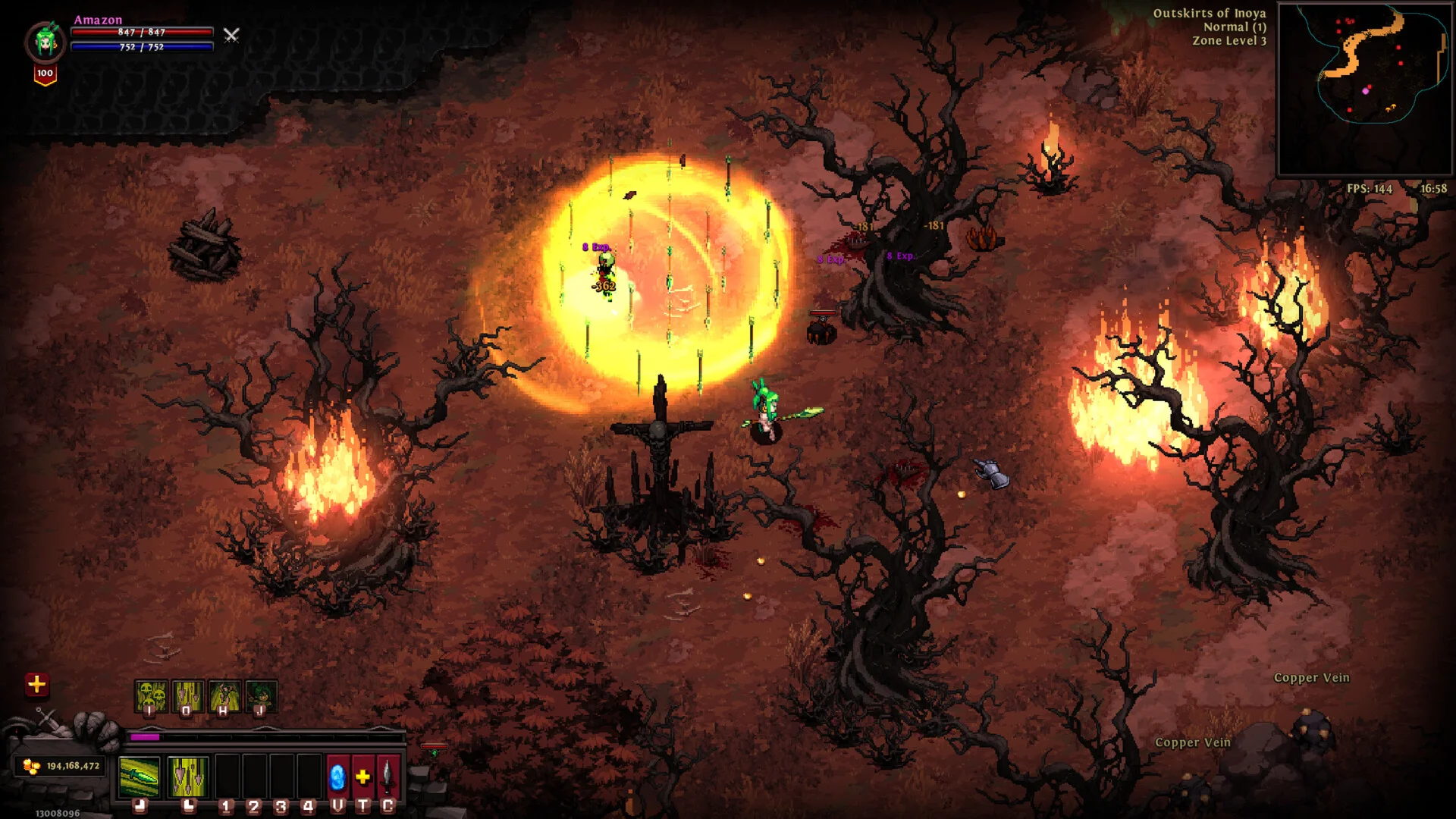Viewport: 1456px width, 819px height.
Task: Use the blue portal rune slot
Action: [337, 777]
